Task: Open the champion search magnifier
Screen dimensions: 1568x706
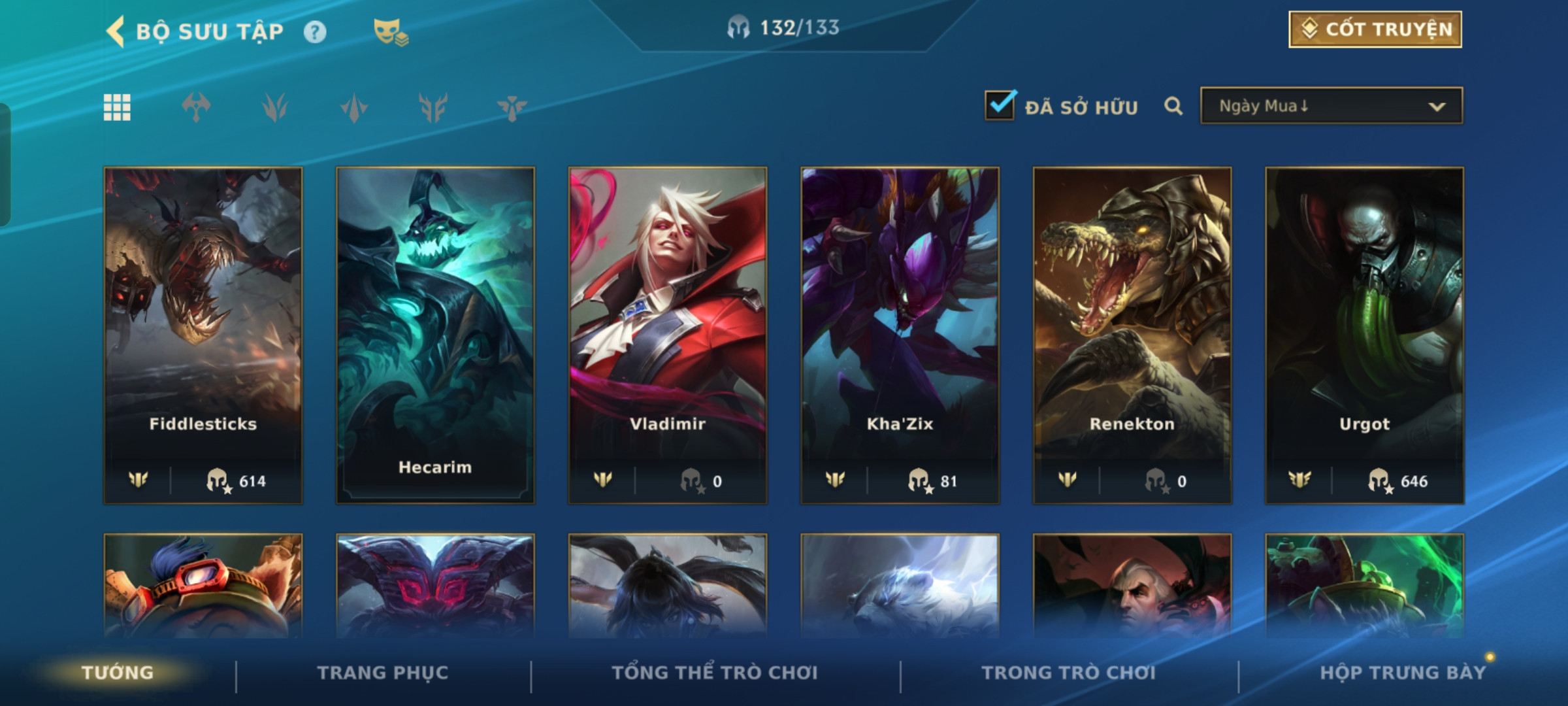Action: click(1173, 106)
